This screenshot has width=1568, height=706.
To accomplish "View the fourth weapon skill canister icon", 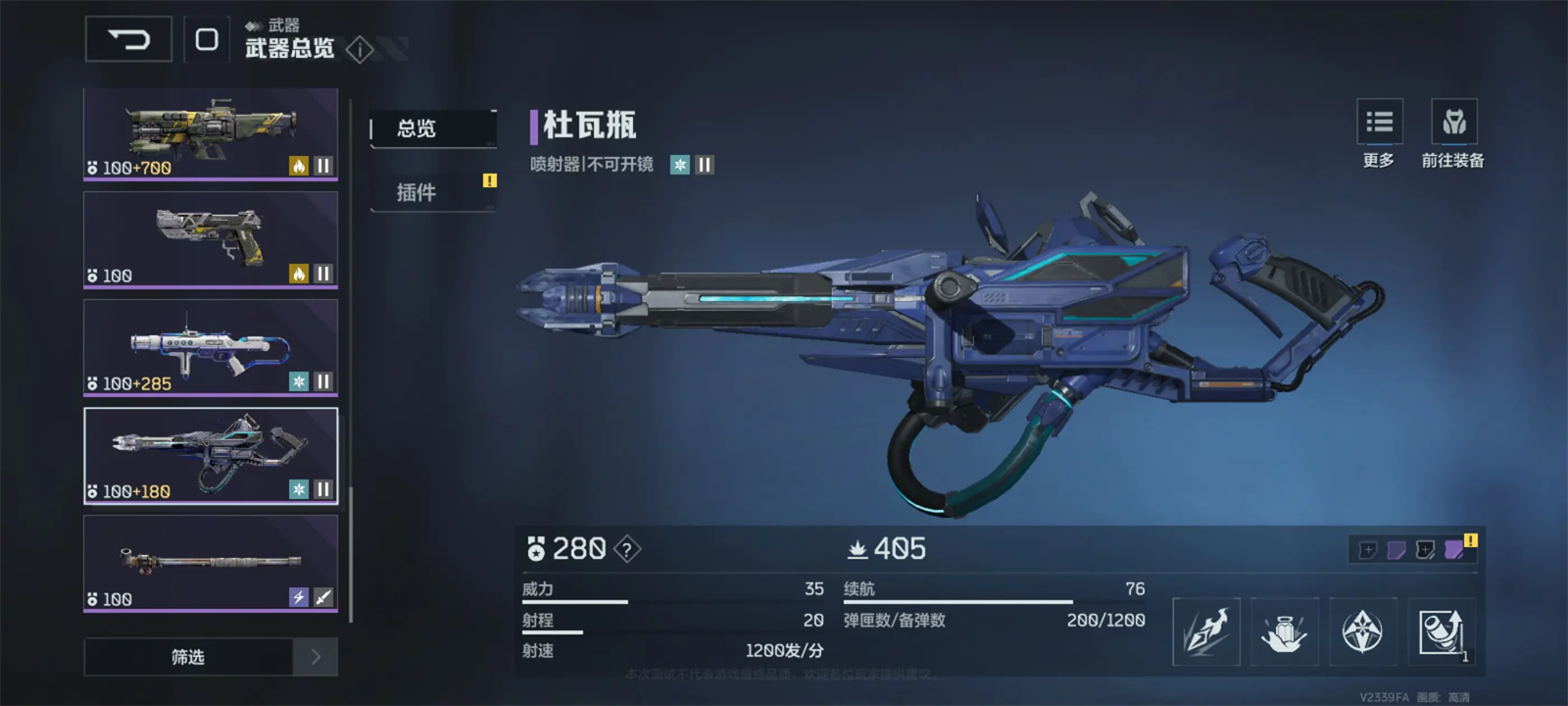I will (1441, 631).
